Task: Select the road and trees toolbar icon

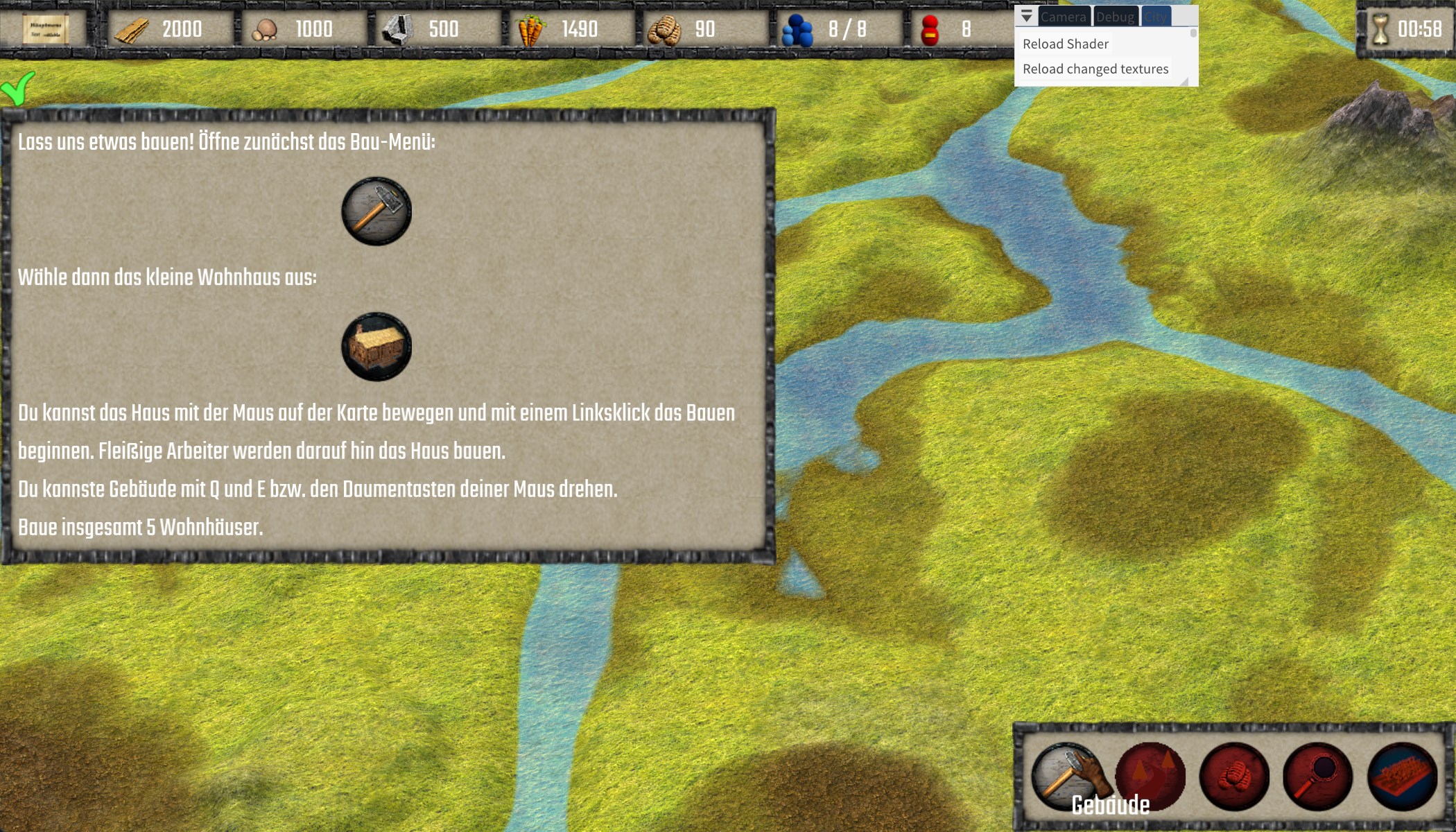Action: [x=1150, y=776]
